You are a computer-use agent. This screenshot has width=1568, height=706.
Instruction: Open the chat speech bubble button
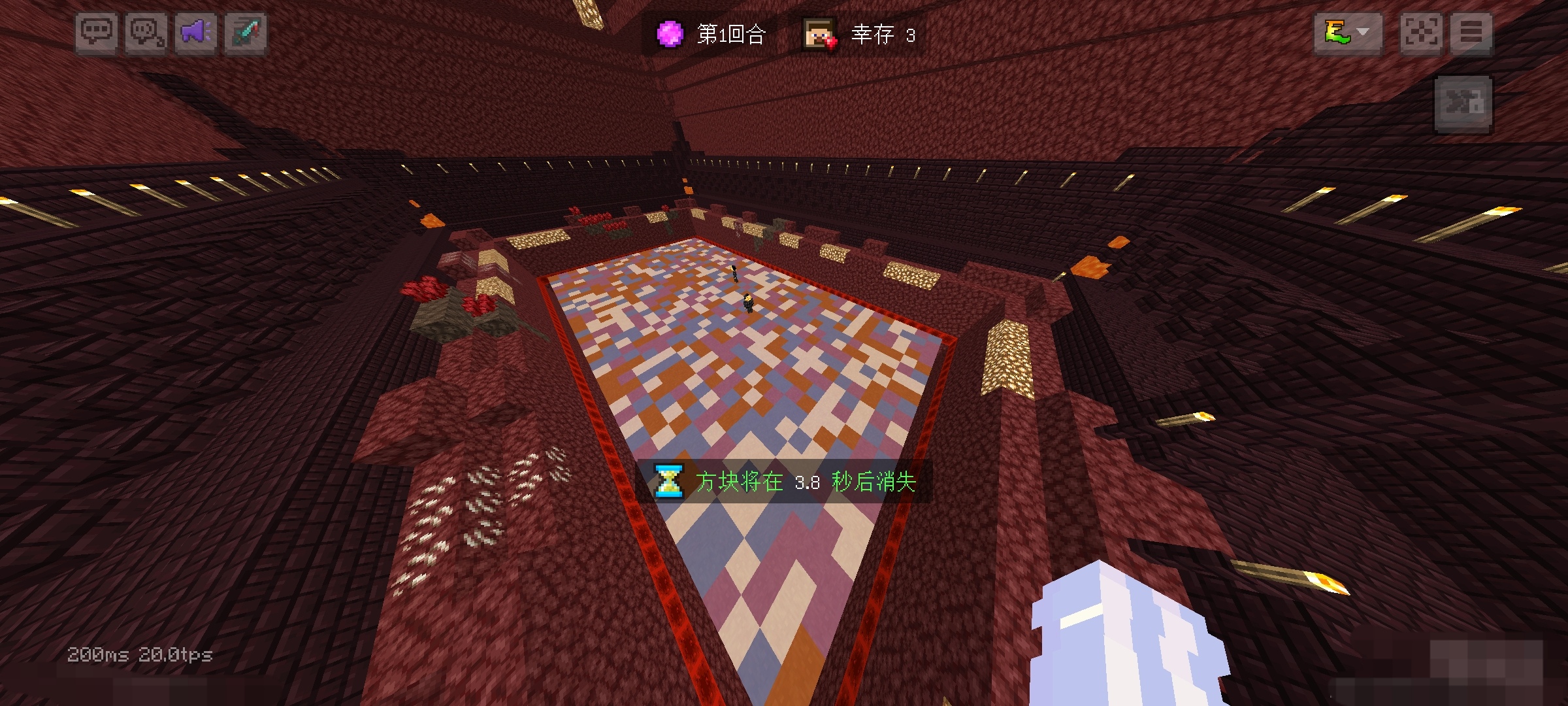click(x=97, y=33)
